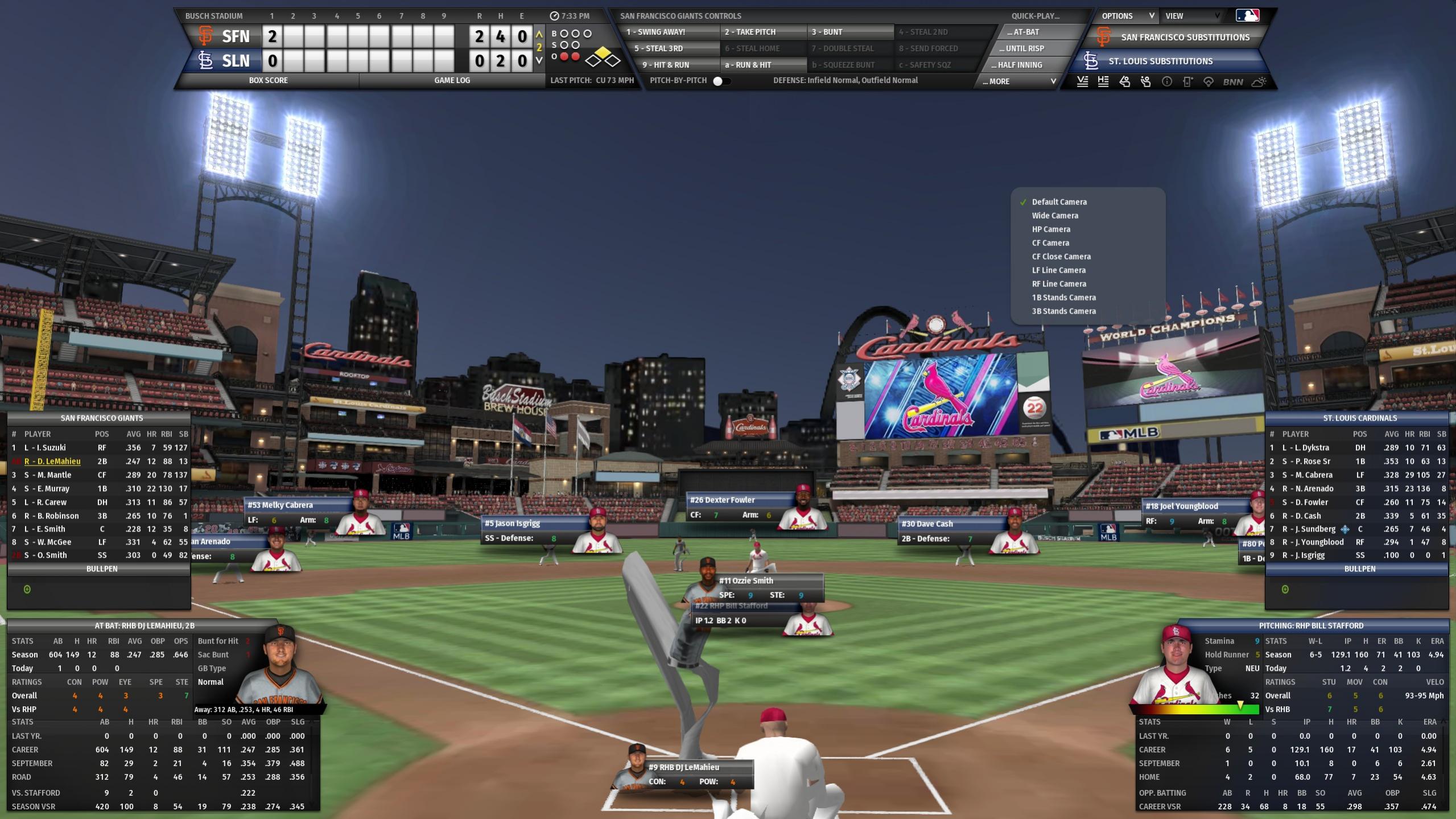Activate the Hit & Run play

click(x=666, y=65)
